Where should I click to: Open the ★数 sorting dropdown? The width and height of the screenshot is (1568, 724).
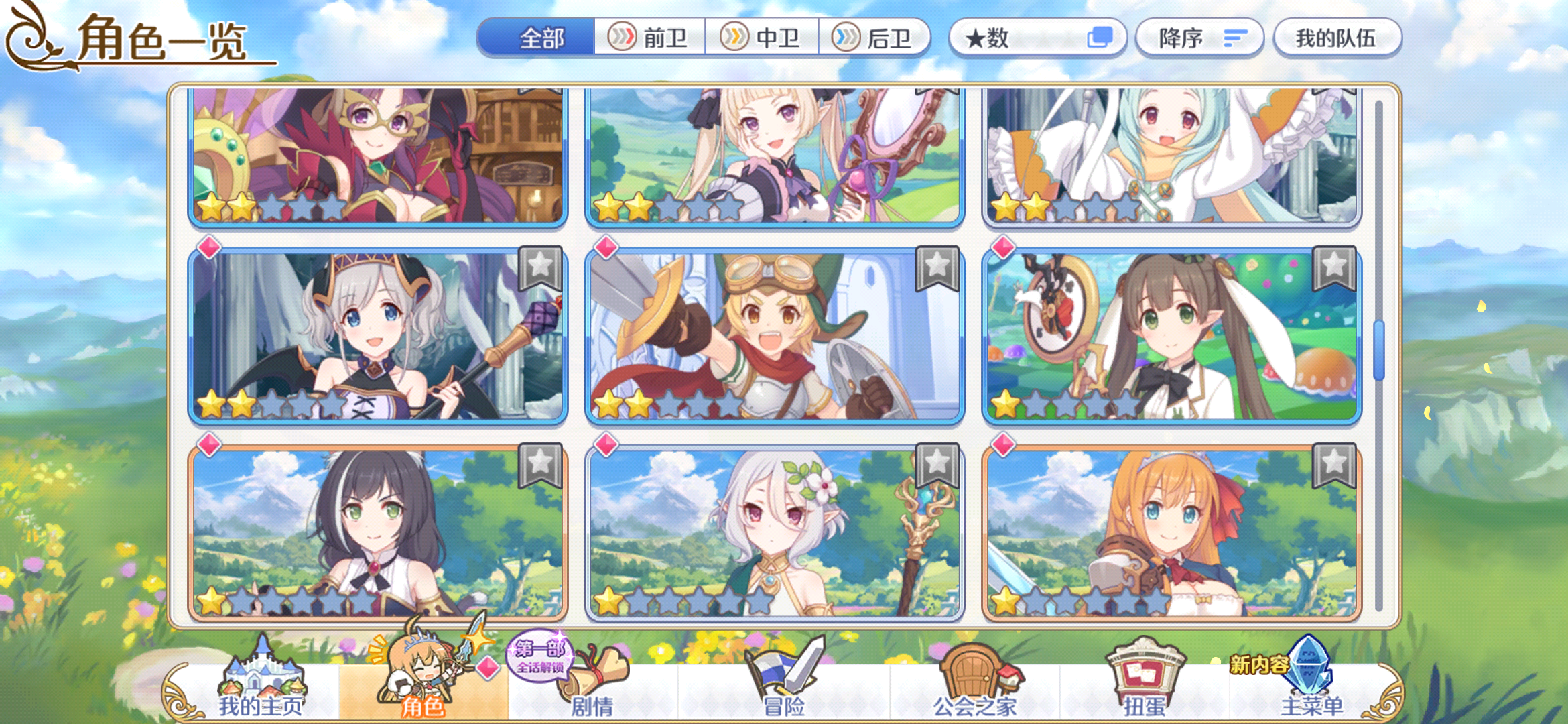[1035, 38]
